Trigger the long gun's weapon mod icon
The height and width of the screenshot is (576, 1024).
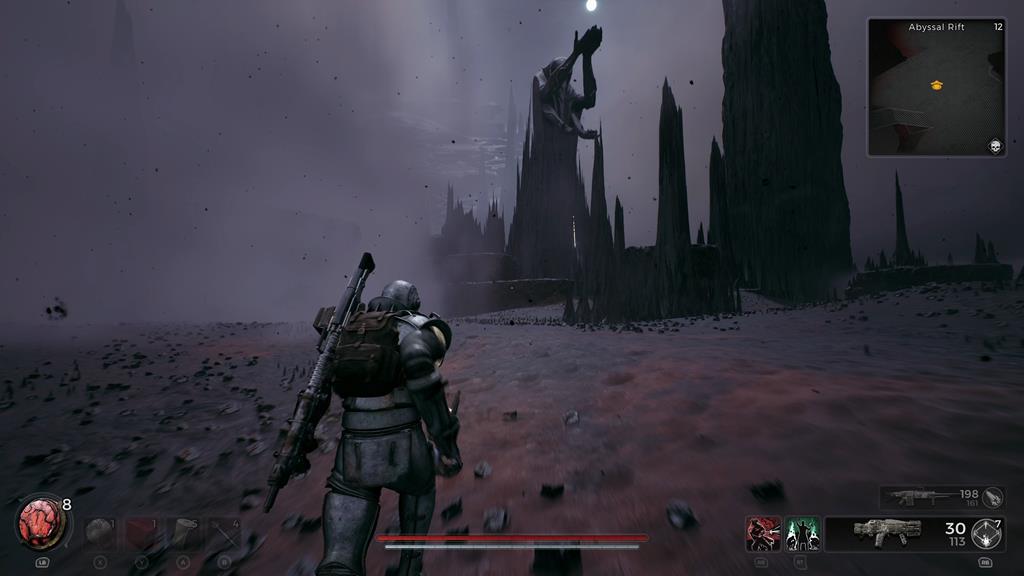coord(992,496)
